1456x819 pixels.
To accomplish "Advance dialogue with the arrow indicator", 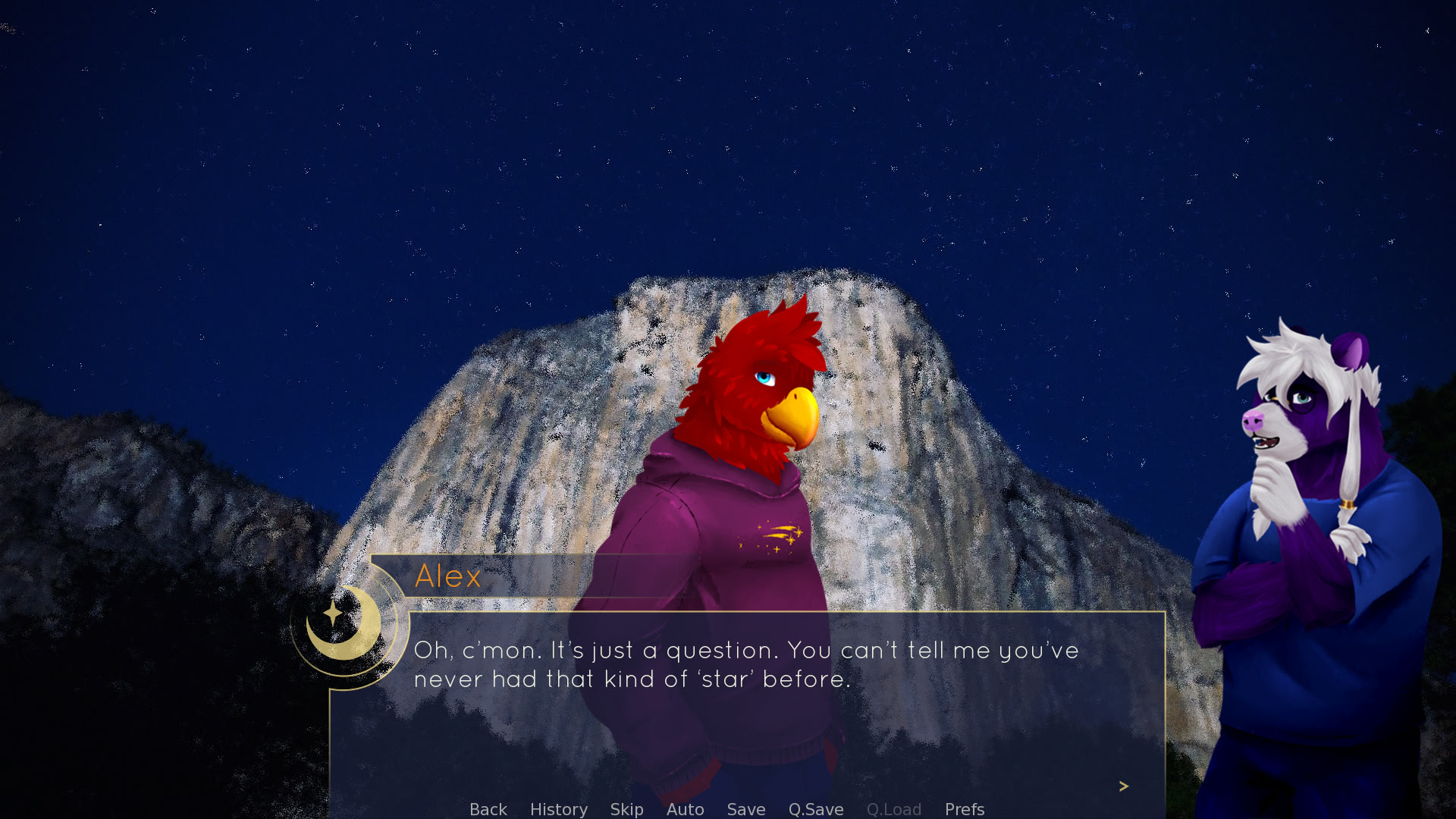I will pos(1123,786).
